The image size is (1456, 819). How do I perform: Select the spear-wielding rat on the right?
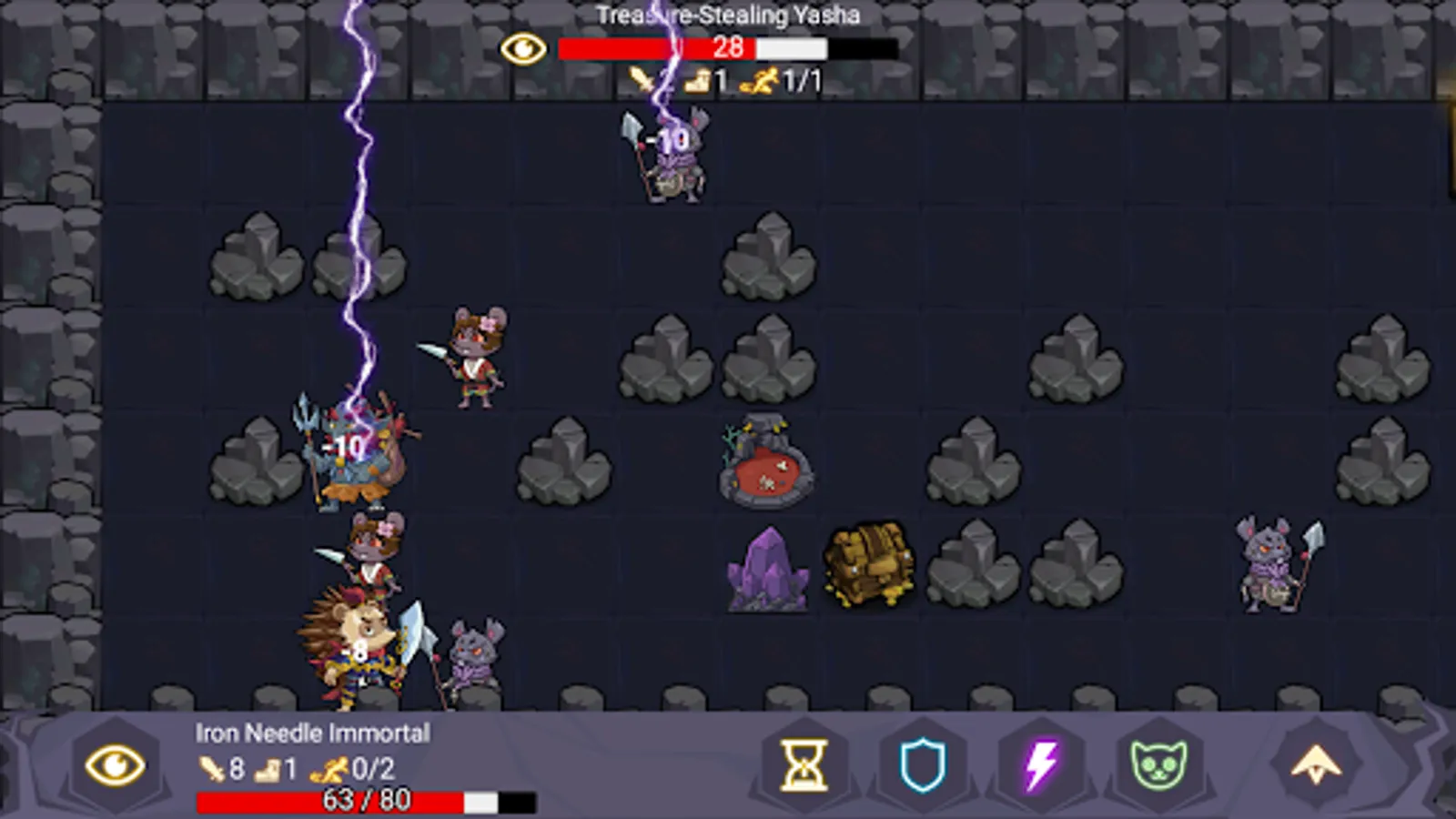pos(1269,562)
